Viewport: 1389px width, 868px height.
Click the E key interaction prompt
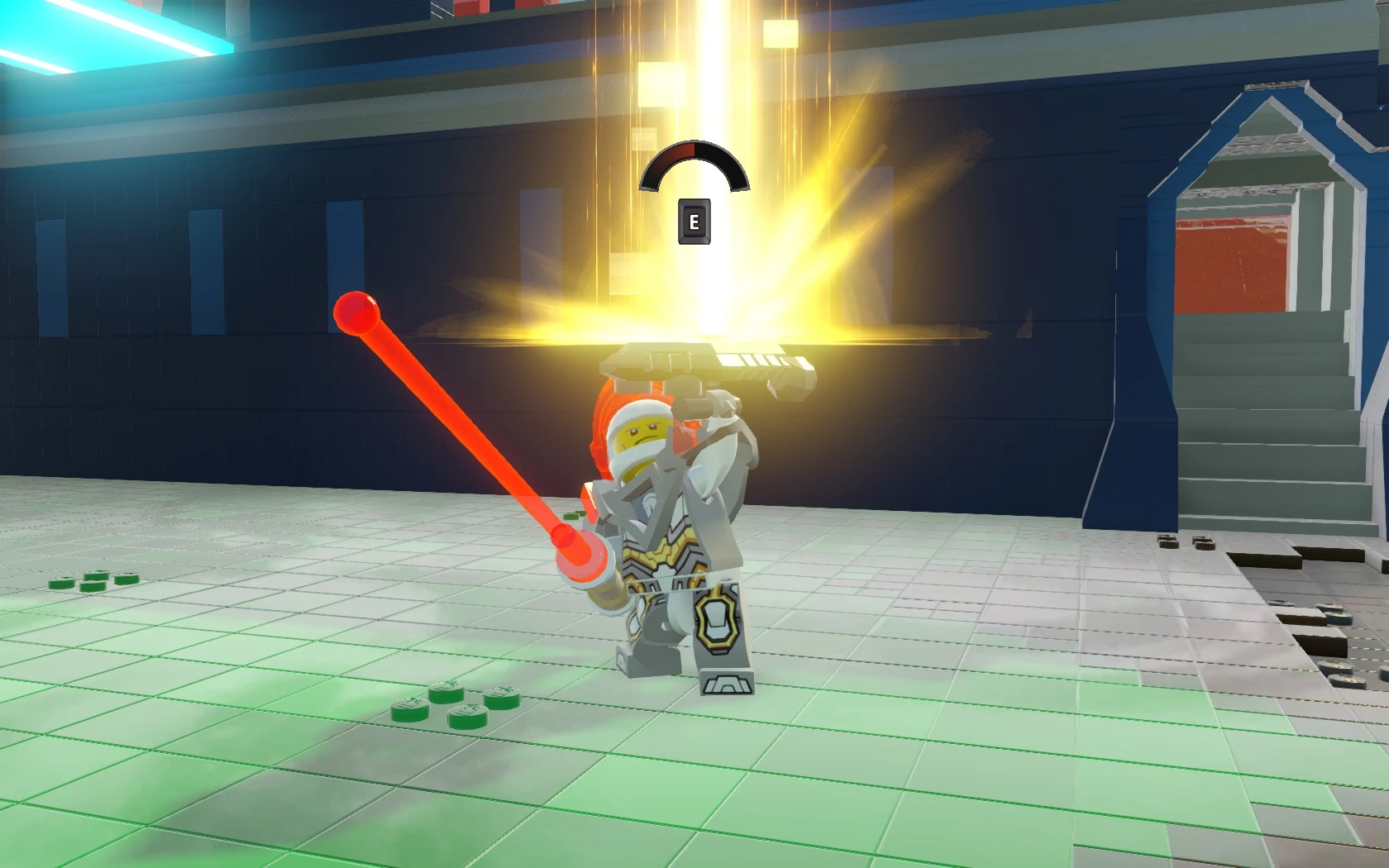point(695,222)
